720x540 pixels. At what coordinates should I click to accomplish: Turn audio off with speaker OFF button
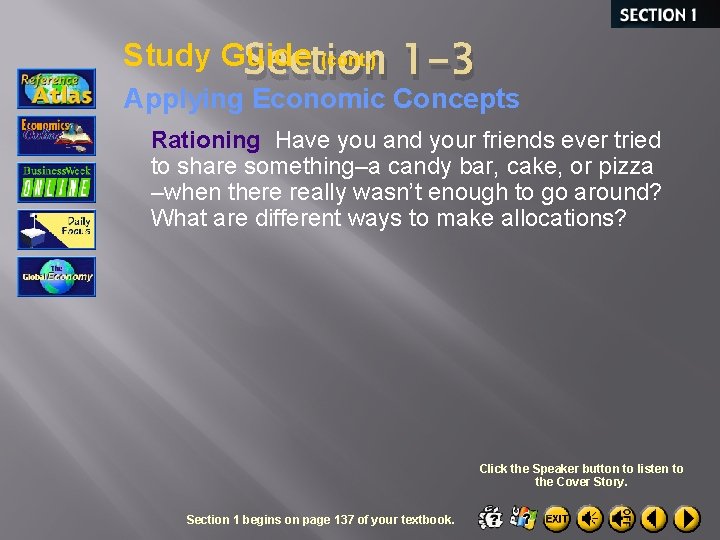click(622, 518)
